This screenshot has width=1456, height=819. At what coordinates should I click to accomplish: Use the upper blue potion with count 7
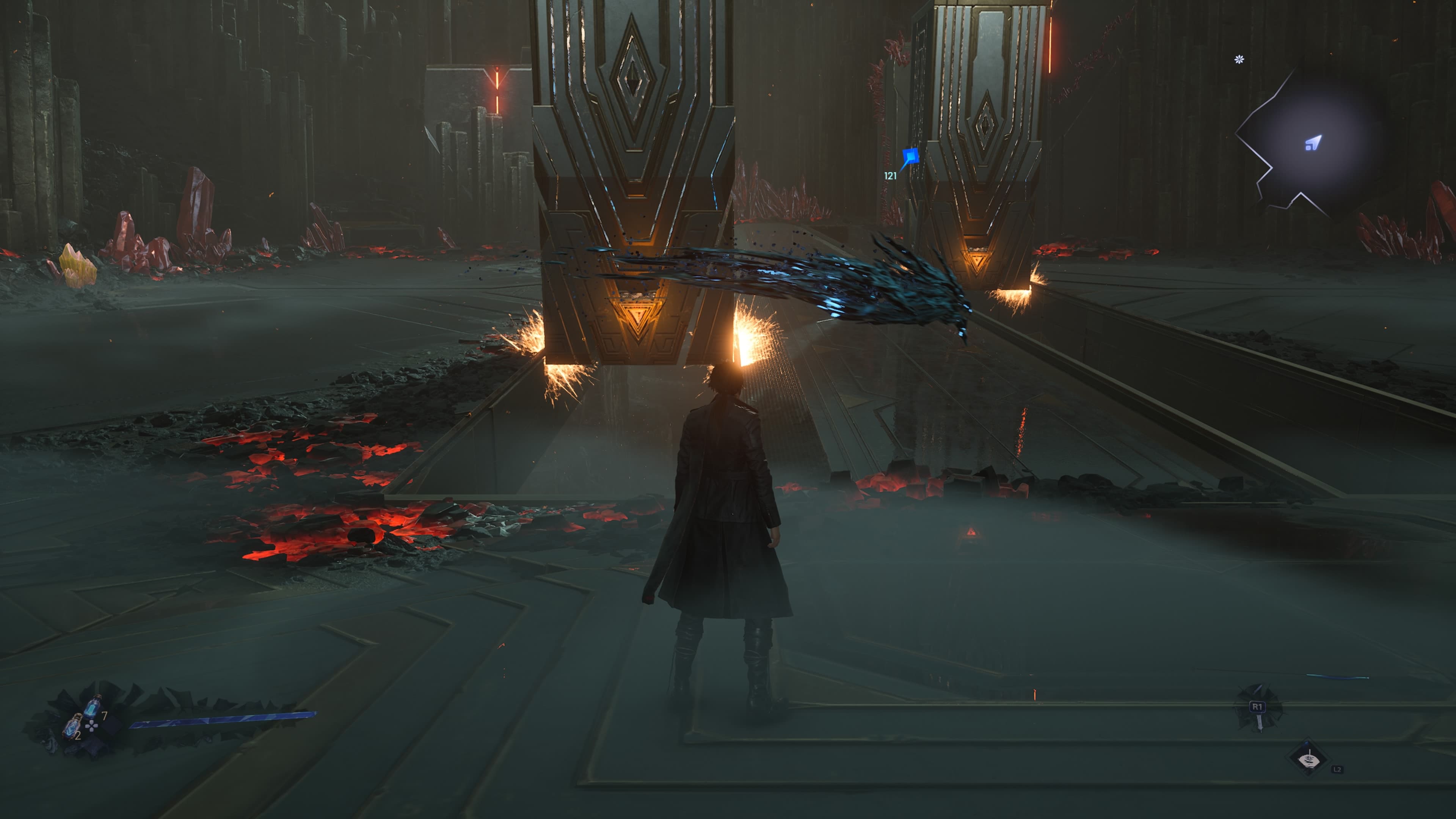coord(93,706)
